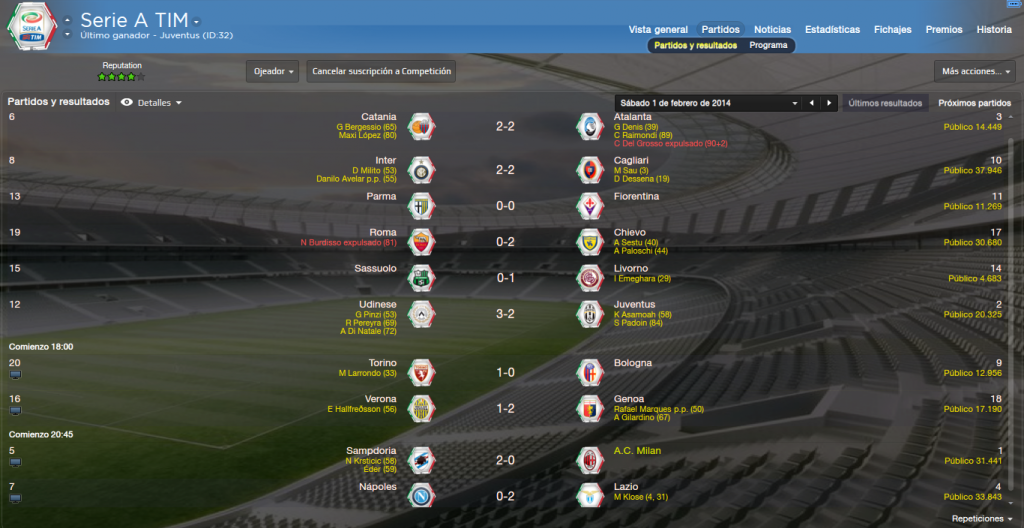Open the Ojeador dropdown
This screenshot has width=1024, height=528.
tap(273, 71)
